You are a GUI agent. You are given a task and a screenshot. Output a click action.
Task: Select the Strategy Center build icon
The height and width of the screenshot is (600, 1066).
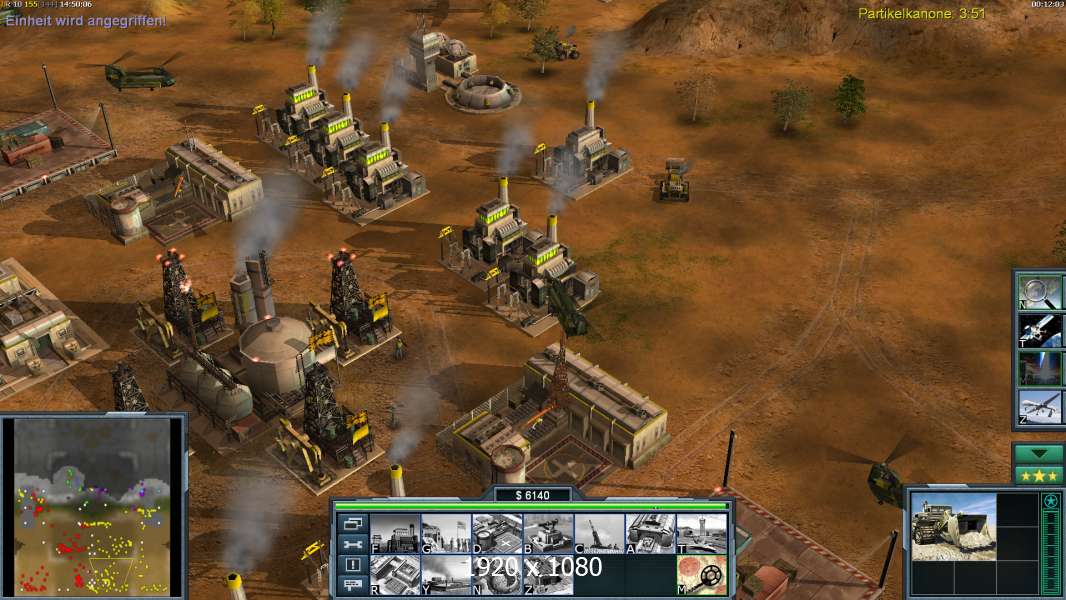(395, 575)
